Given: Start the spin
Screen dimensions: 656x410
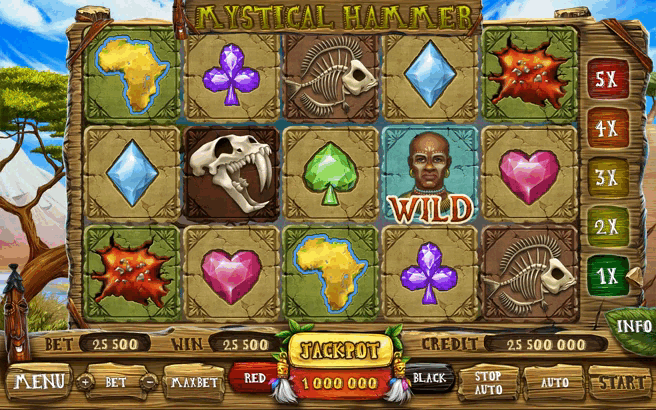Looking at the screenshot, I should tap(617, 381).
